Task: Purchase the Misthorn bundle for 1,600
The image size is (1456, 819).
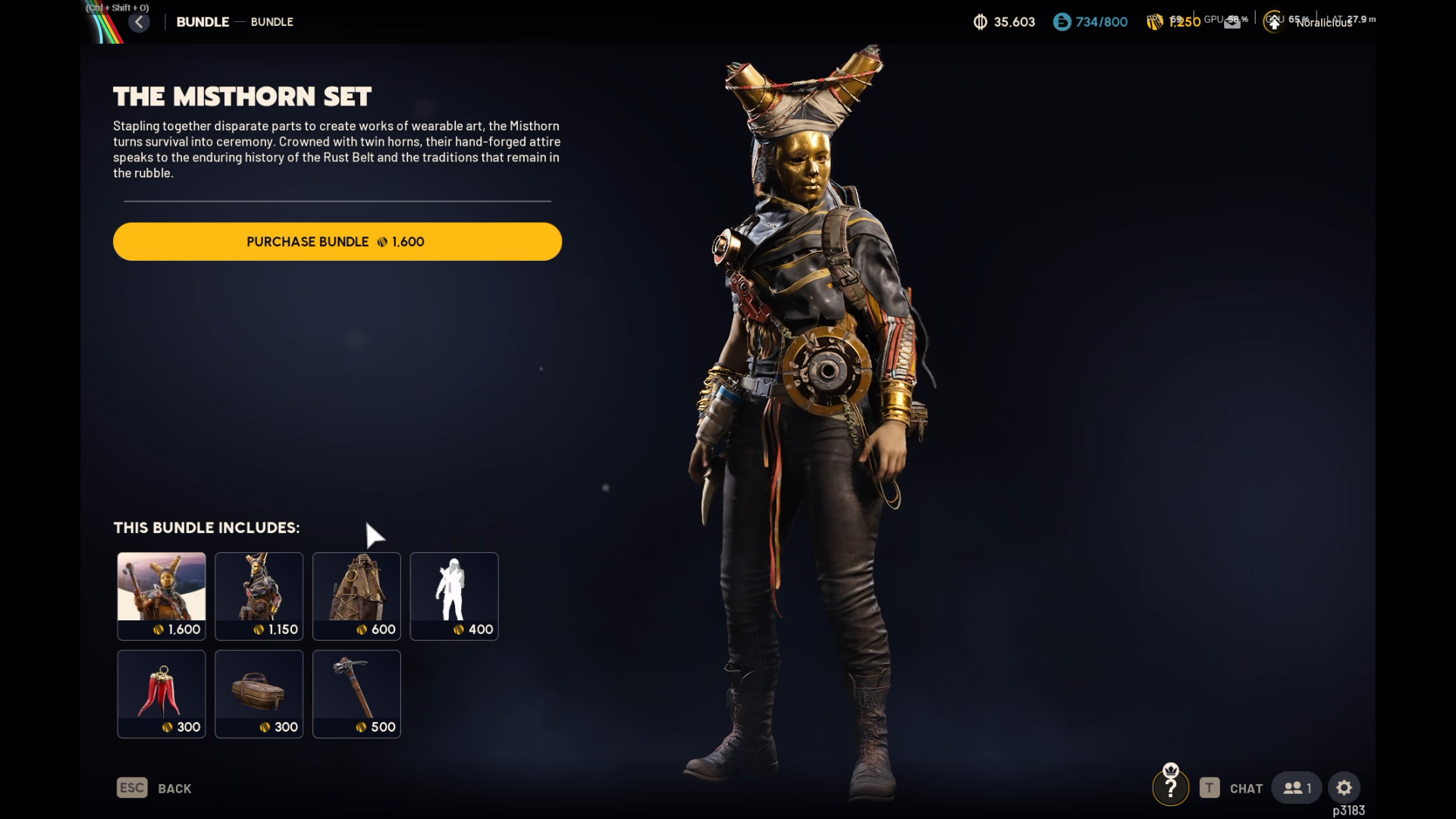Action: pyautogui.click(x=337, y=242)
